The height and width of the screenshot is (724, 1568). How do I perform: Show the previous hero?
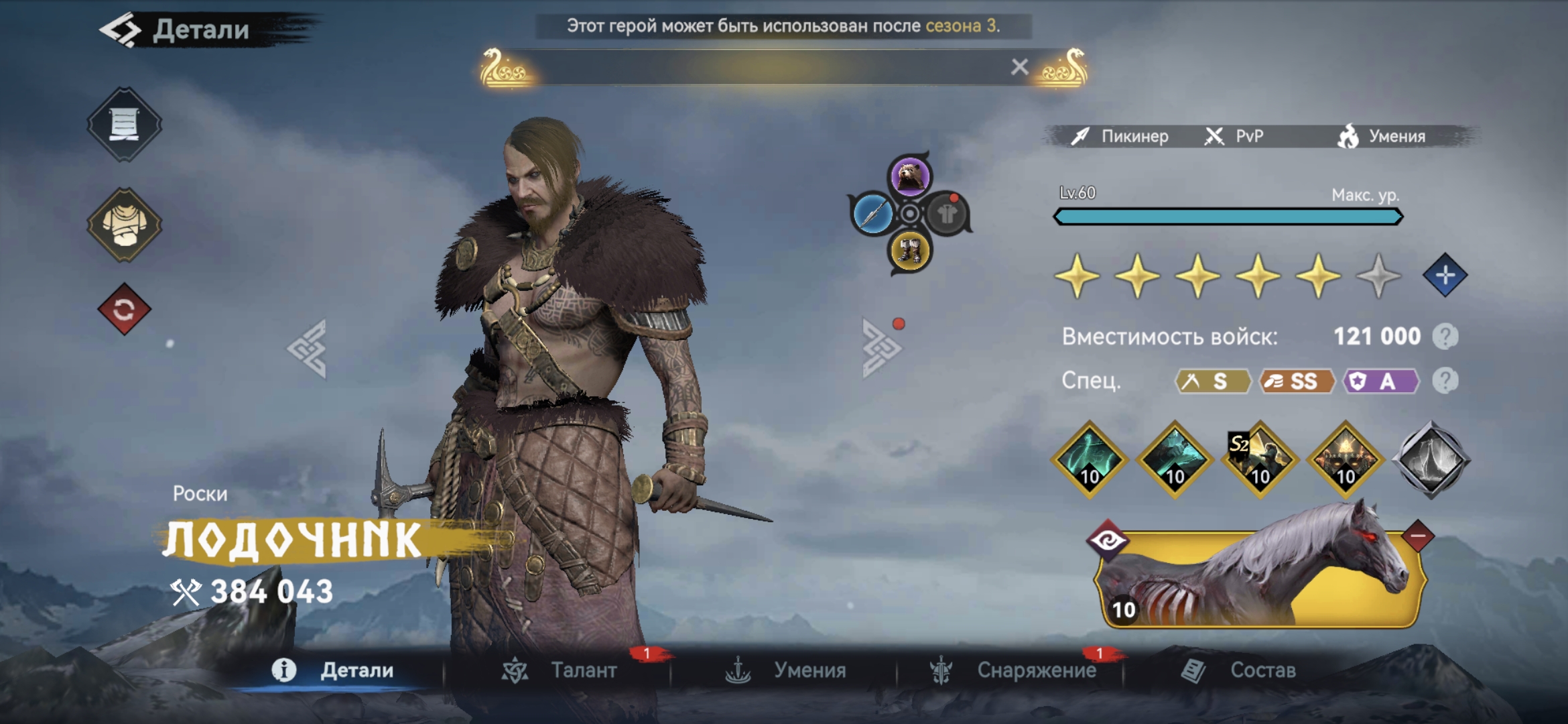pyautogui.click(x=308, y=349)
